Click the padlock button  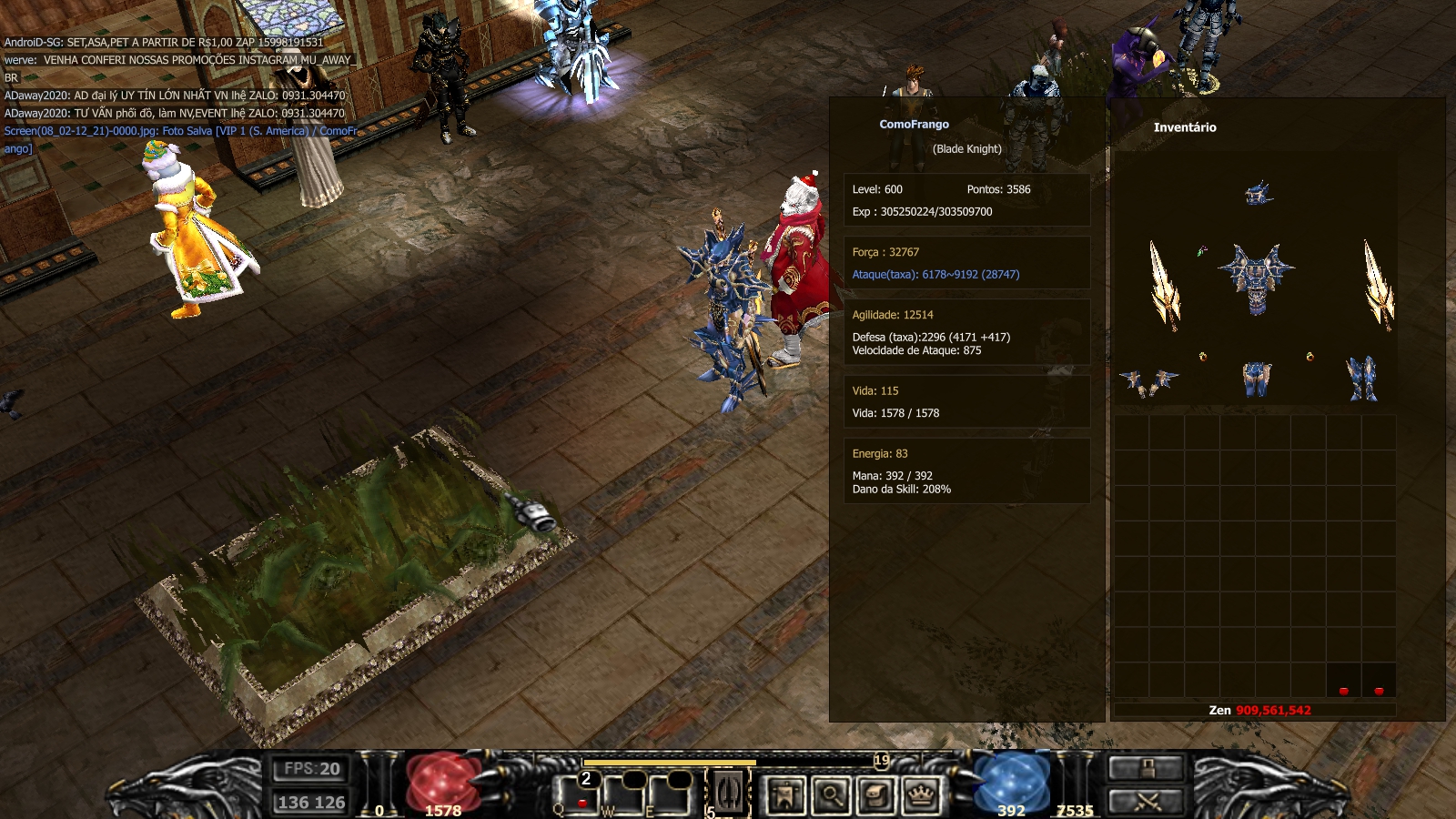[1147, 768]
